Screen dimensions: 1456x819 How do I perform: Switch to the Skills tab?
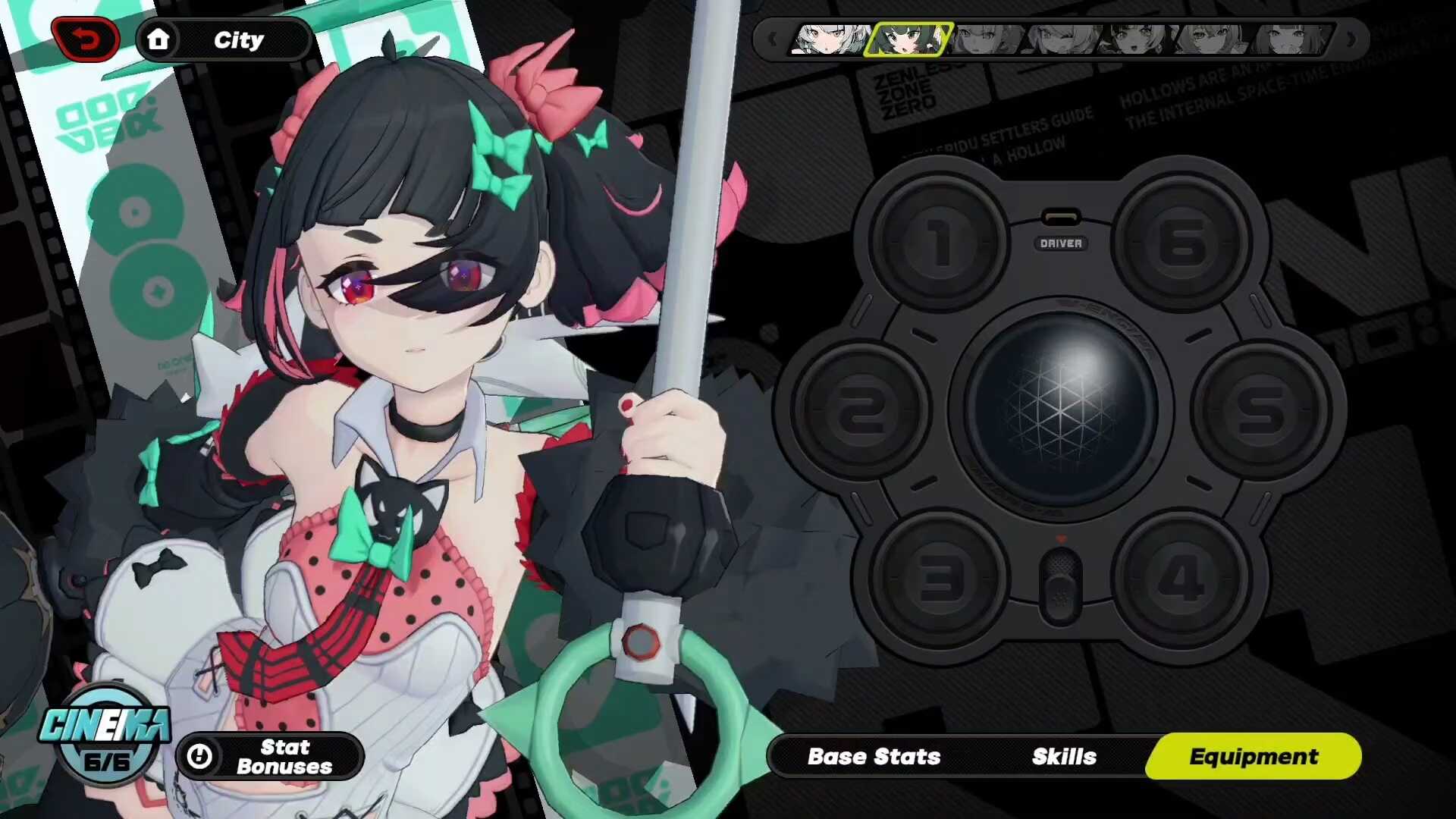tap(1064, 756)
